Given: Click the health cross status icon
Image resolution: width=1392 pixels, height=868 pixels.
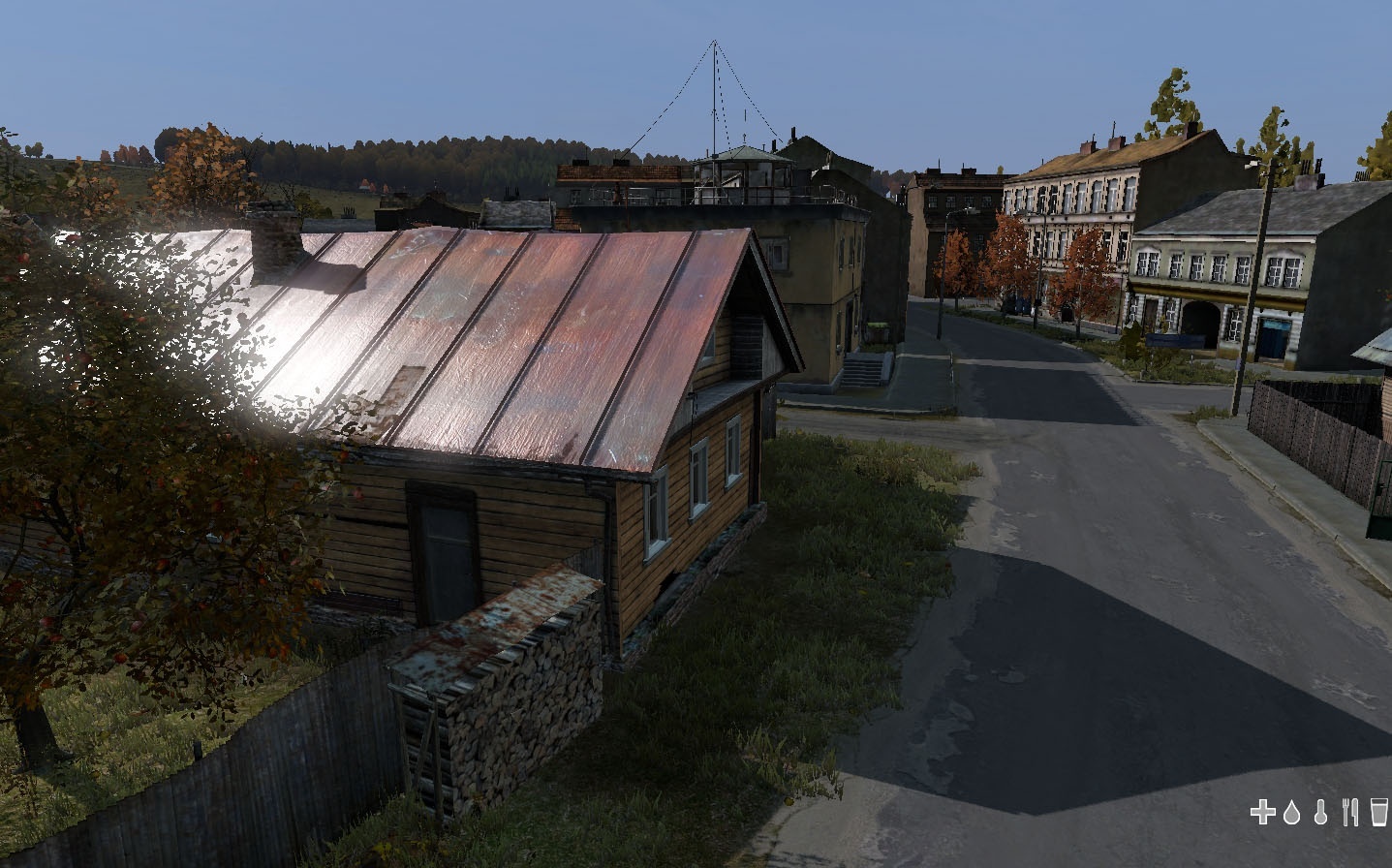Looking at the screenshot, I should tap(1263, 814).
